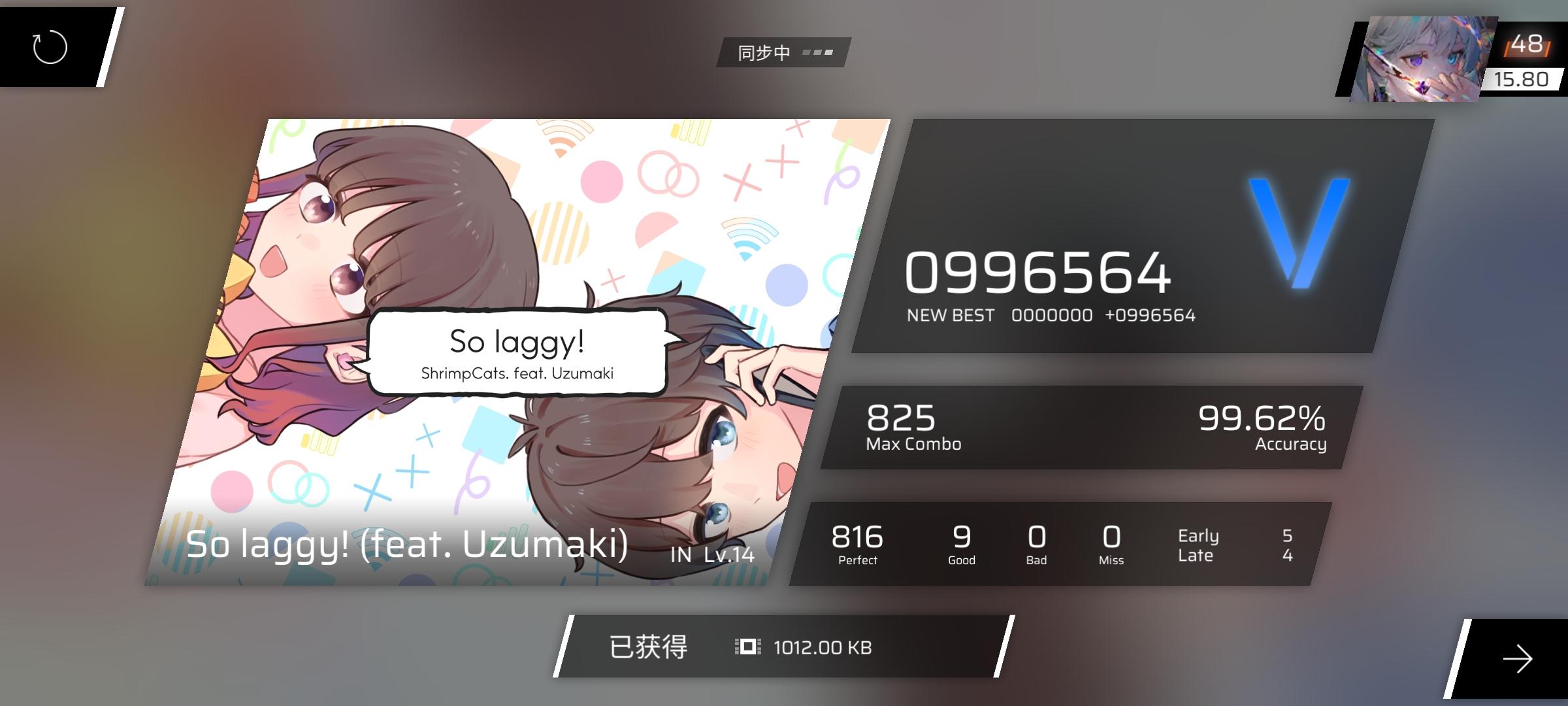Click the 15.80 RKS rating display
The image size is (1568, 706).
(1522, 80)
